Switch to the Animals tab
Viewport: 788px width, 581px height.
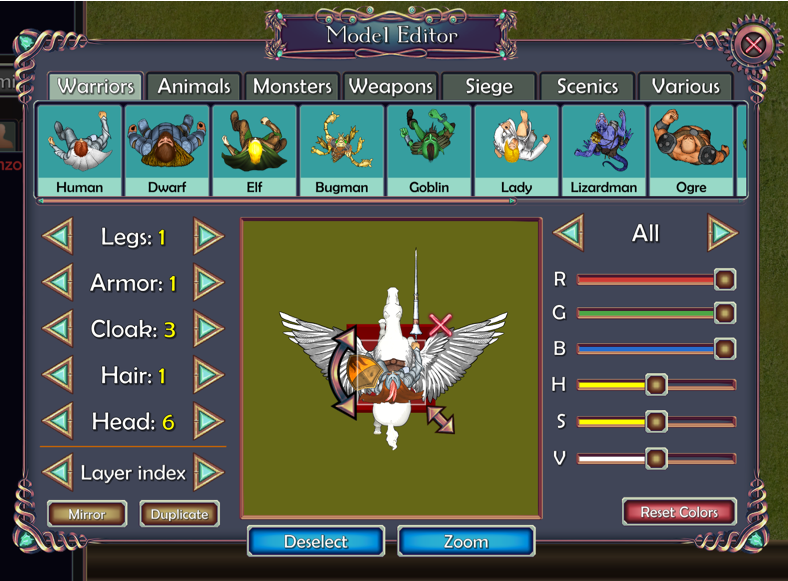[194, 87]
